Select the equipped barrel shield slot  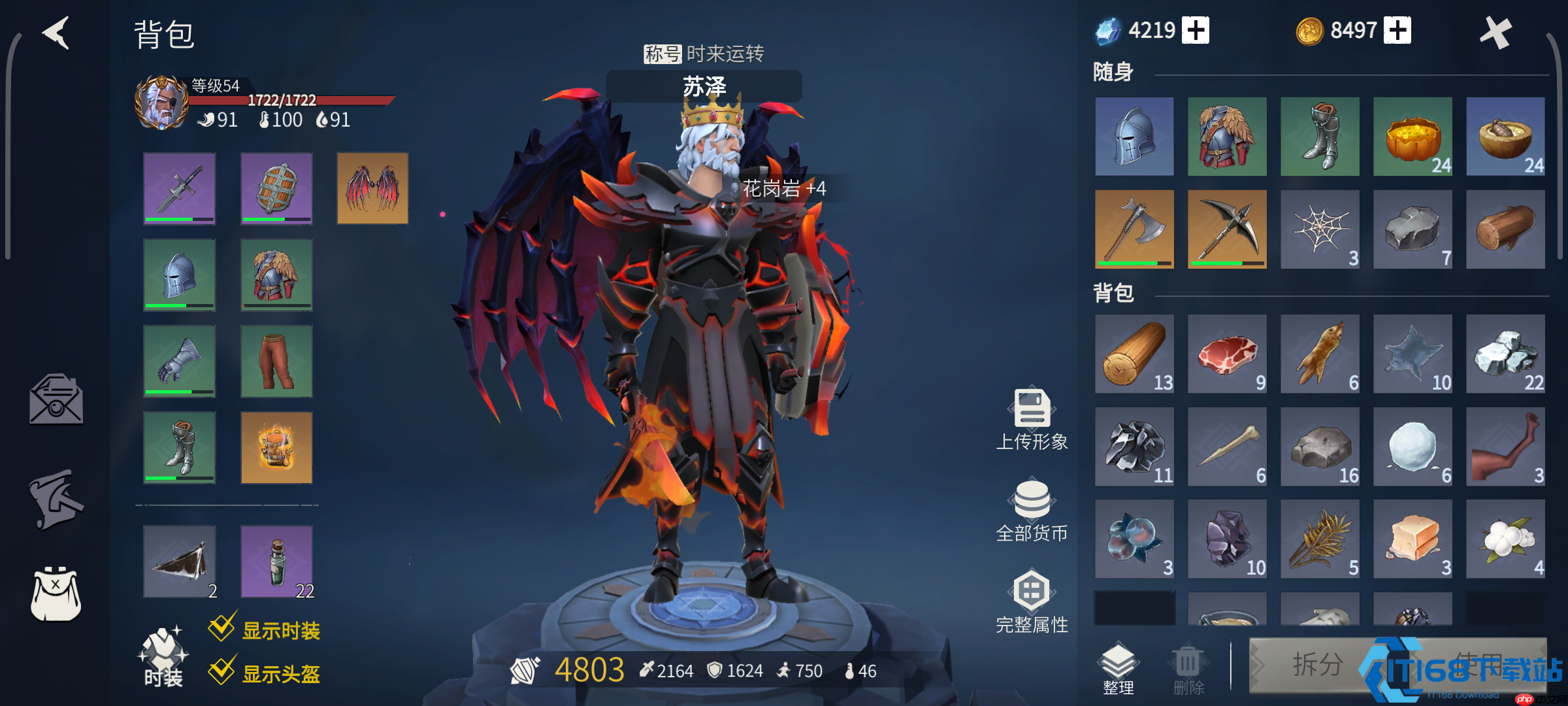276,188
